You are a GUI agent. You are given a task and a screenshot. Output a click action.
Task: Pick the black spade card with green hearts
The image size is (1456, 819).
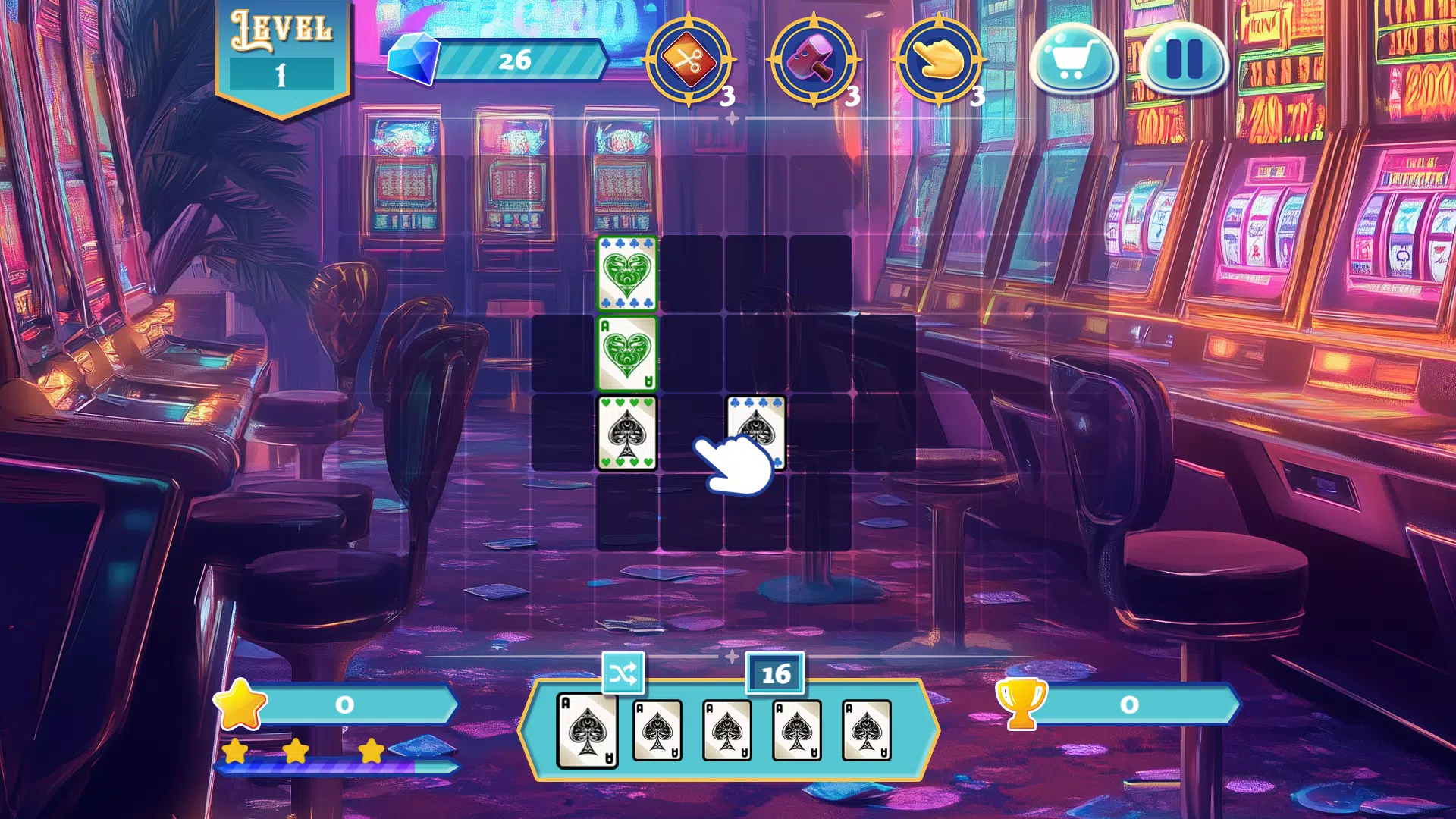point(626,433)
